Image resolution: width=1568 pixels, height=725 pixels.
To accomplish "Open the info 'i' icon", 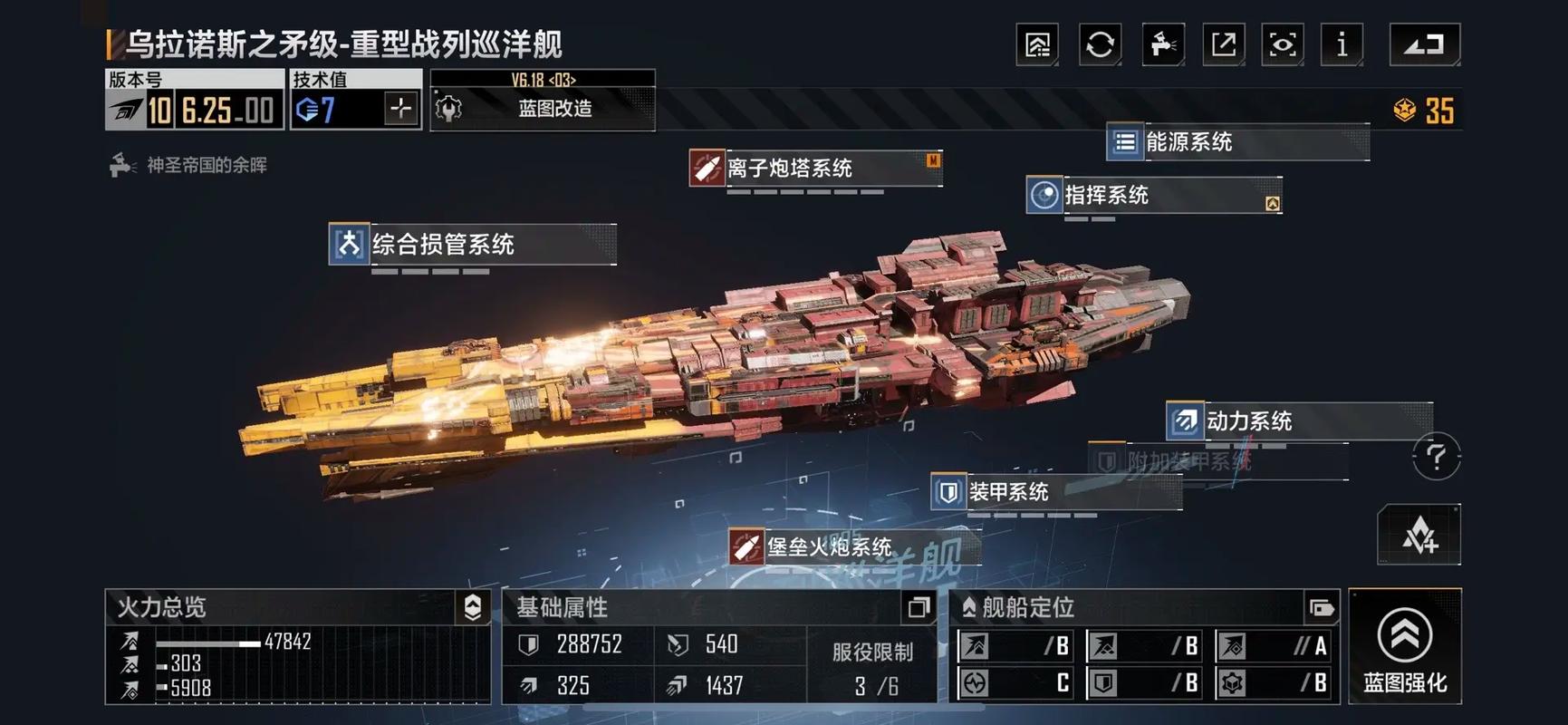I will coord(1342,44).
